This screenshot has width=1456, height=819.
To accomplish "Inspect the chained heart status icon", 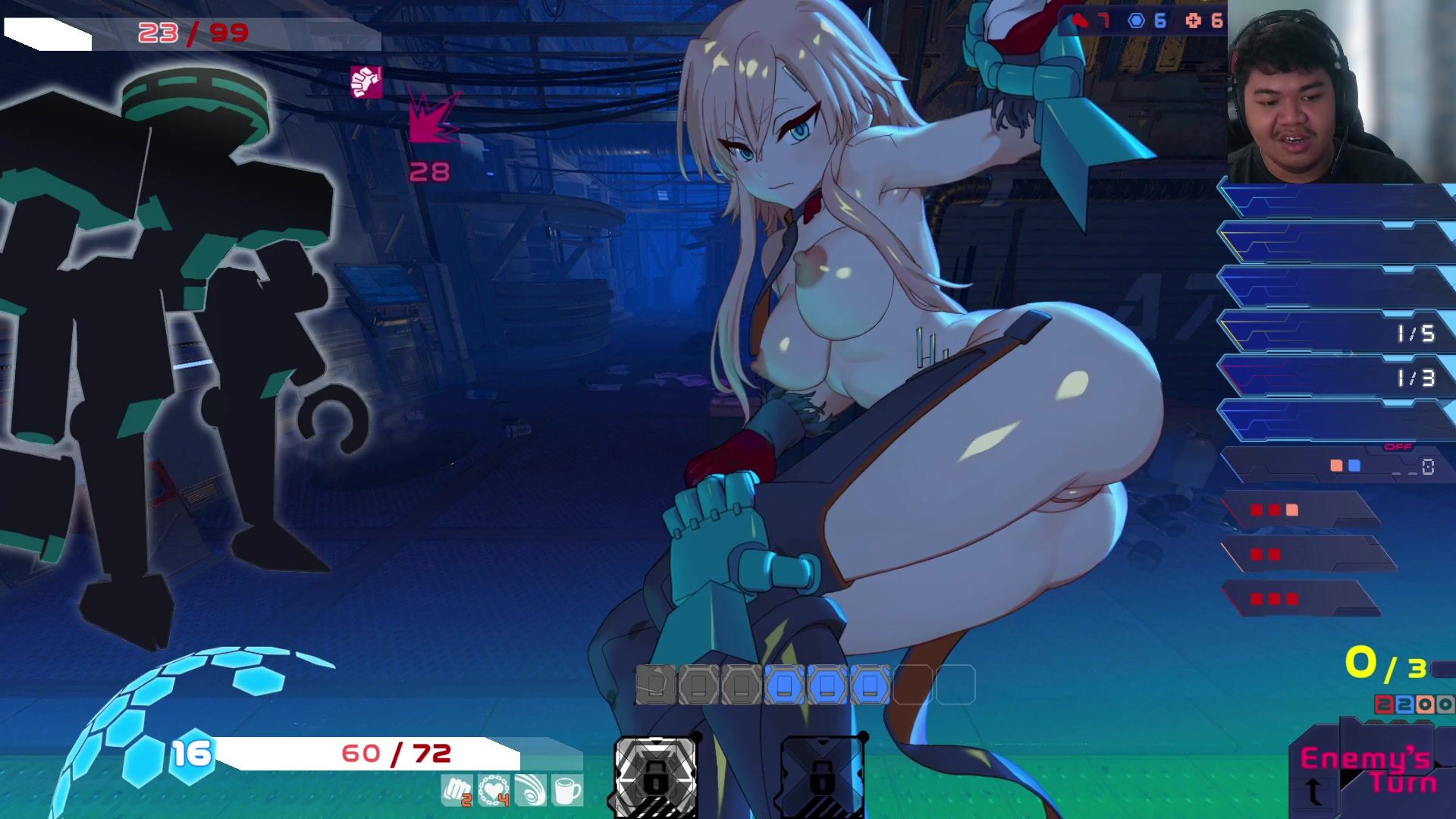I will 494,791.
